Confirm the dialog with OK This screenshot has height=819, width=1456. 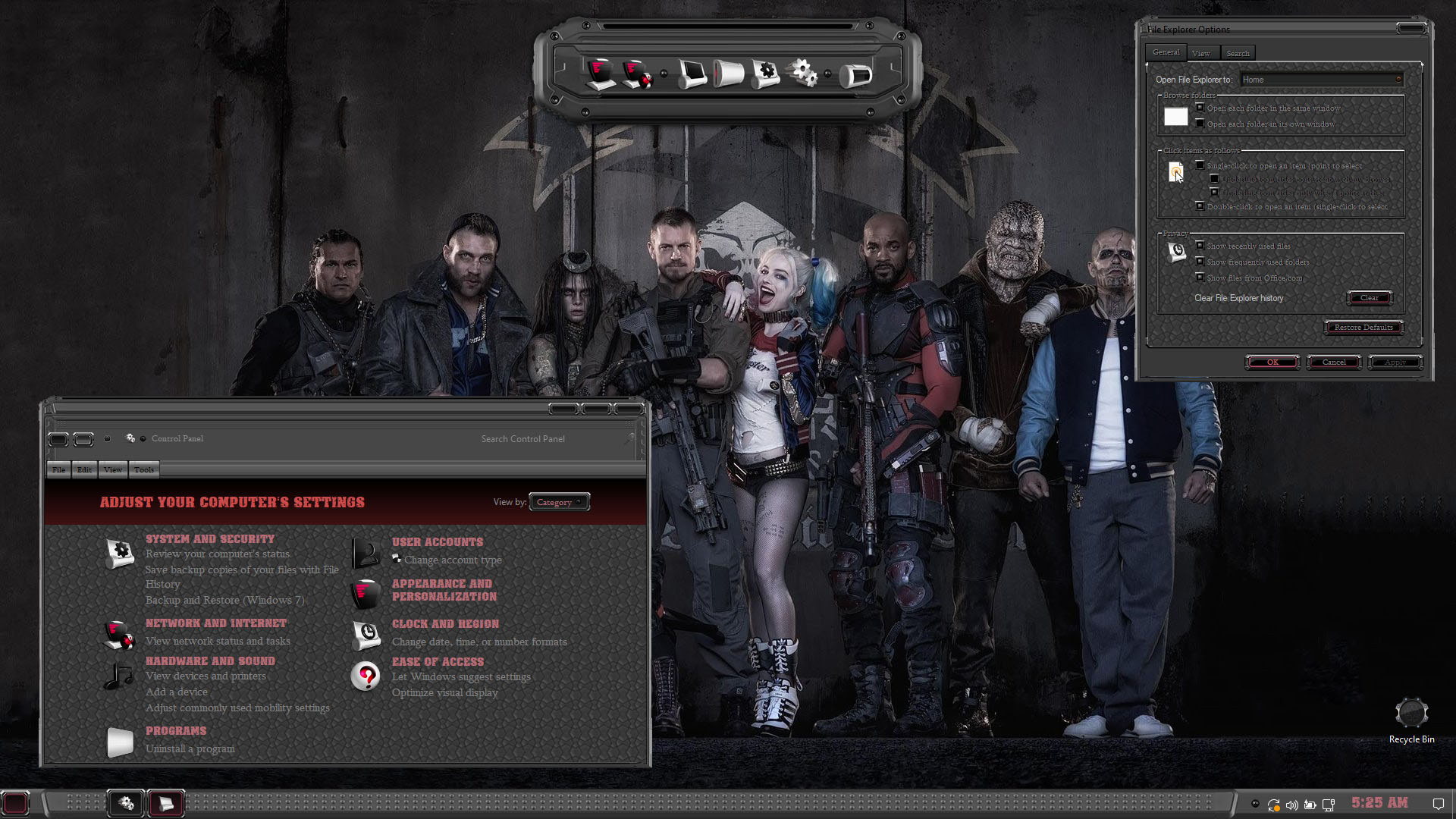(1272, 362)
